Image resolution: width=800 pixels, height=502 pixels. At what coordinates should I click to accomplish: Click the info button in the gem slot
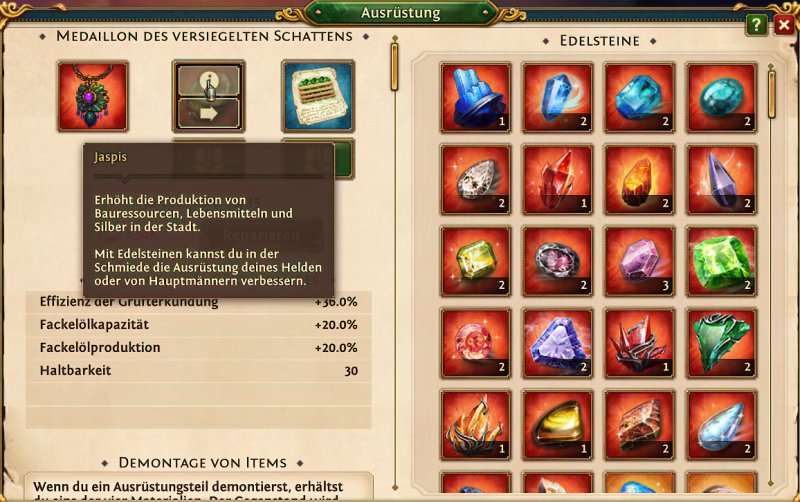click(208, 80)
